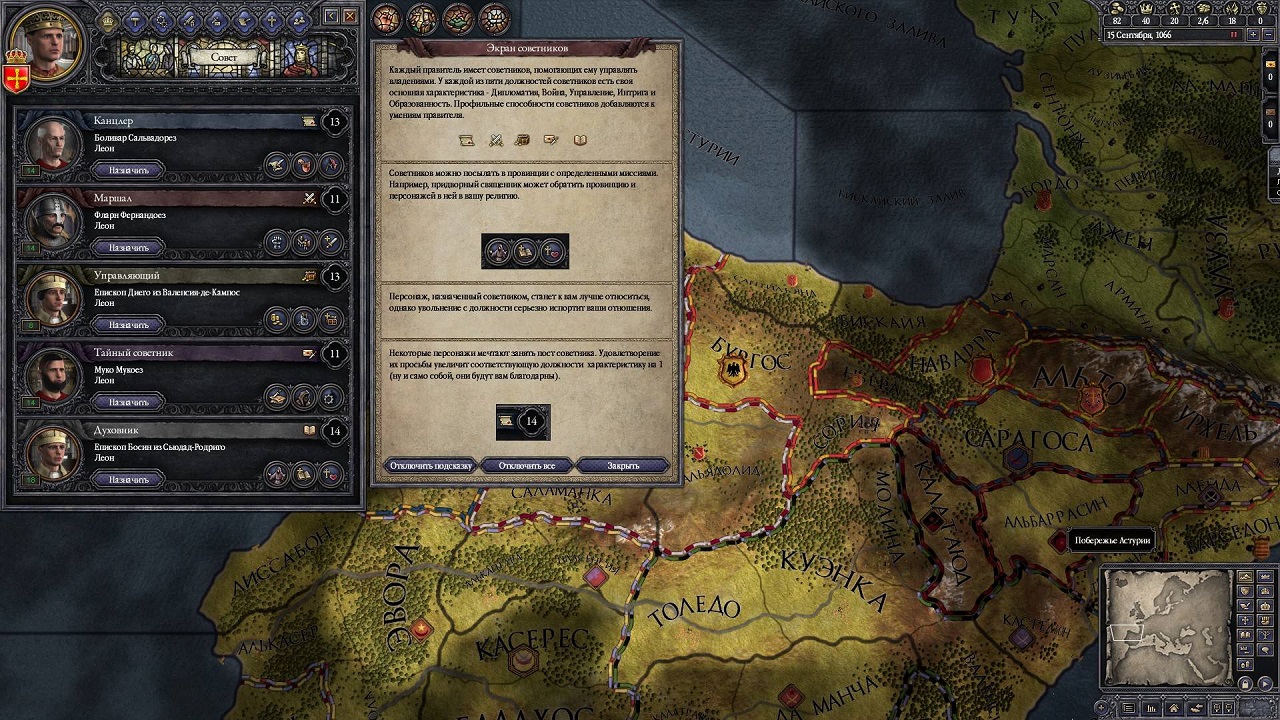Screen dimensions: 1280x720
Task: Close the council panel with the red X
Action: coord(350,16)
